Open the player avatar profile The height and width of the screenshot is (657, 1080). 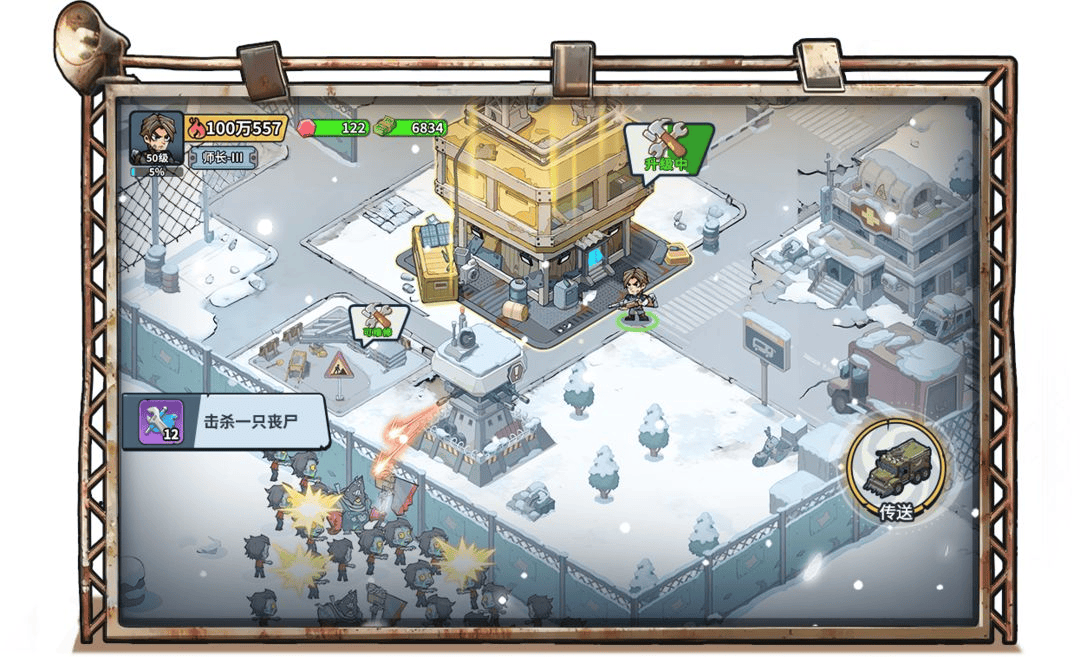(x=156, y=136)
